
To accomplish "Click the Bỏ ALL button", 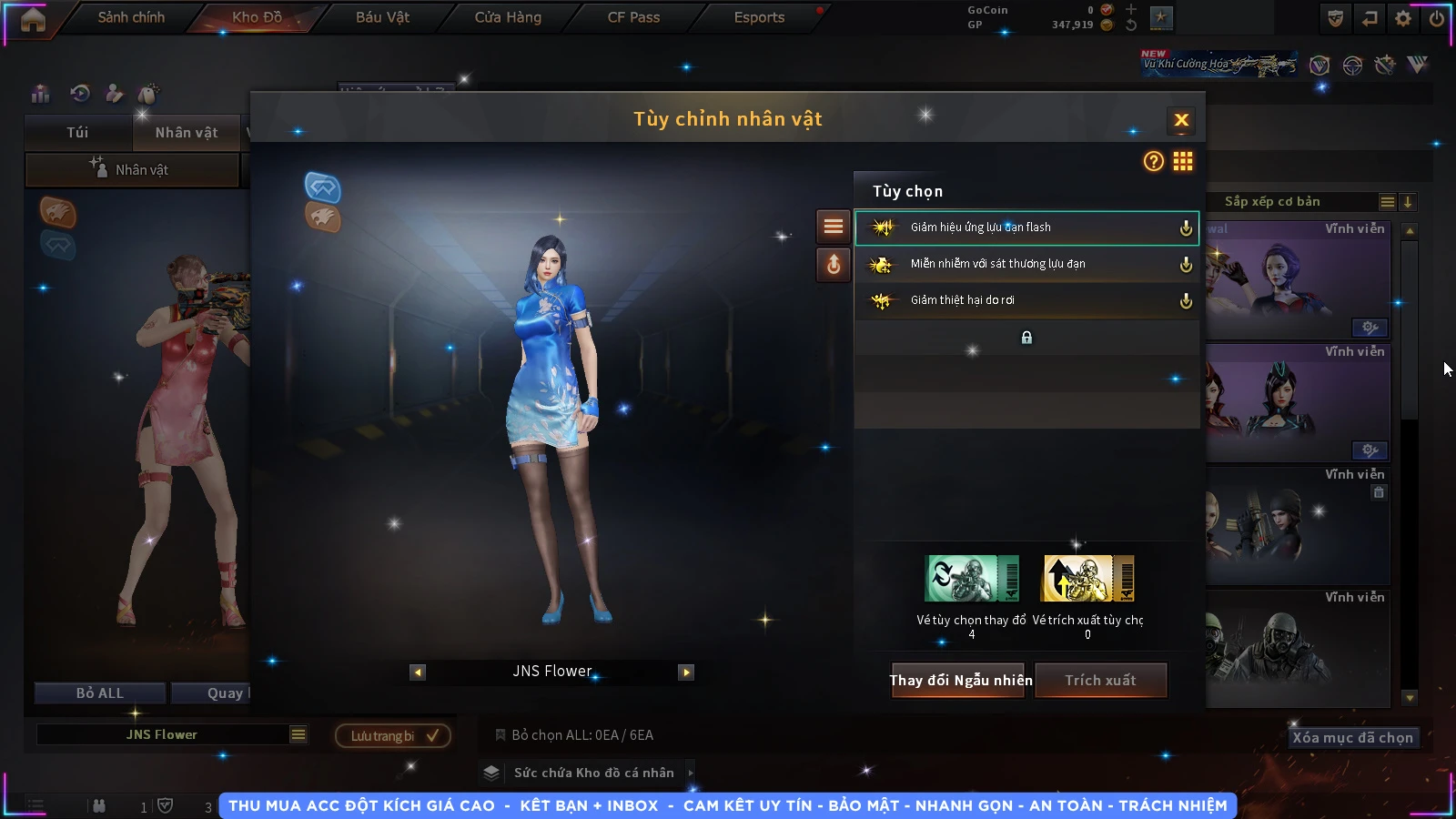I will [x=100, y=693].
